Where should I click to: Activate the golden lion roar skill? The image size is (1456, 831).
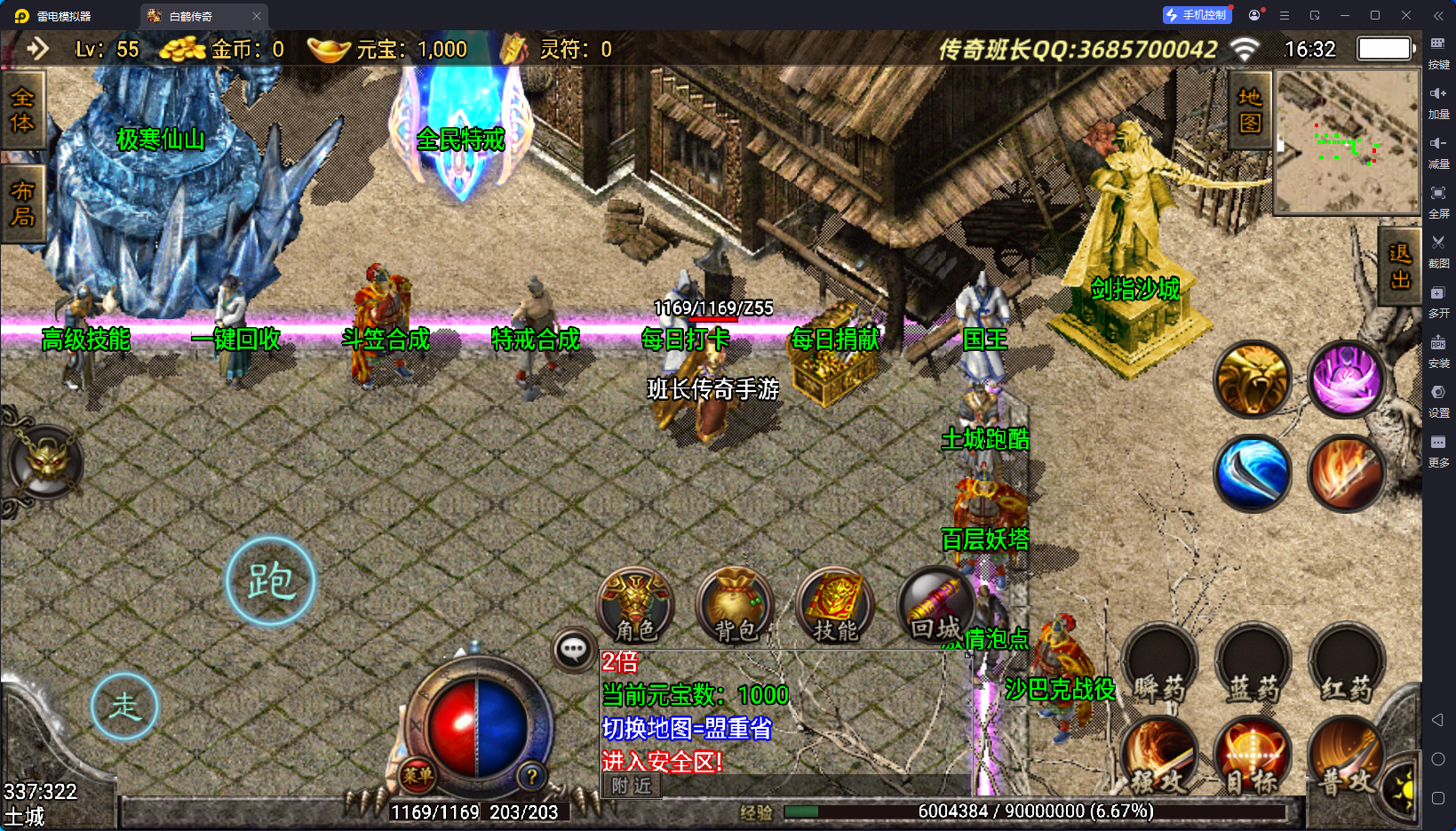(x=1253, y=380)
